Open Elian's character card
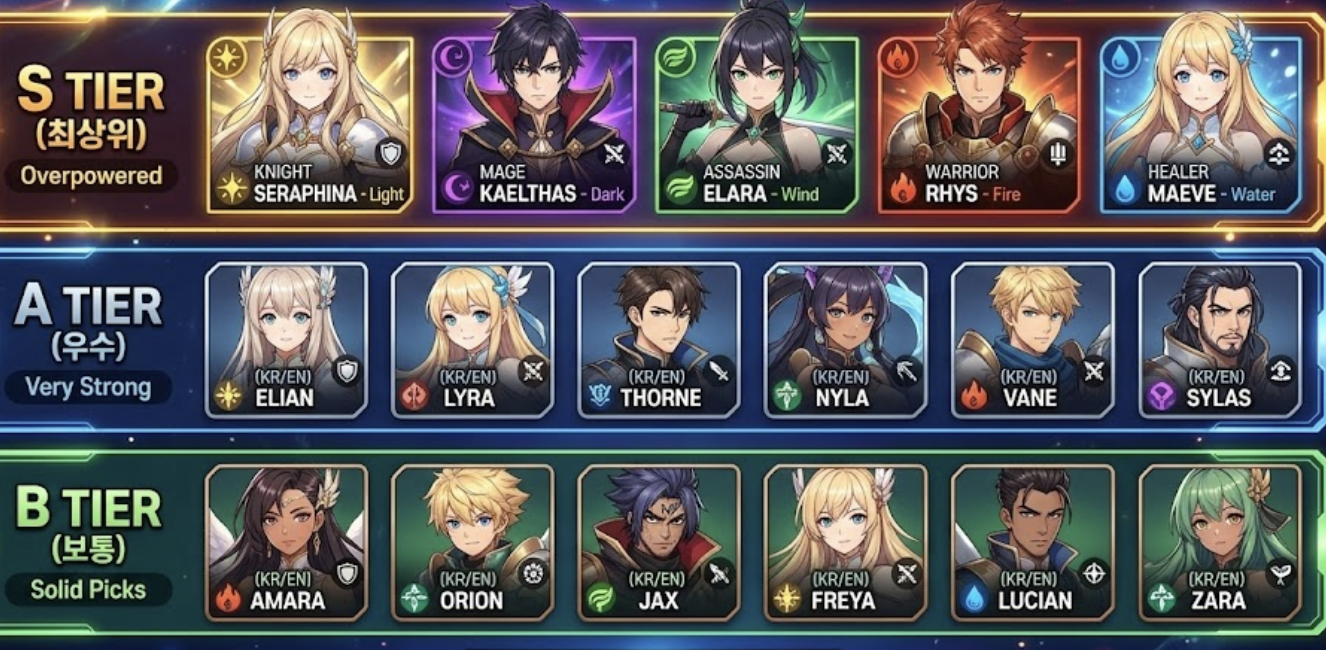The image size is (1326, 650). tap(286, 340)
